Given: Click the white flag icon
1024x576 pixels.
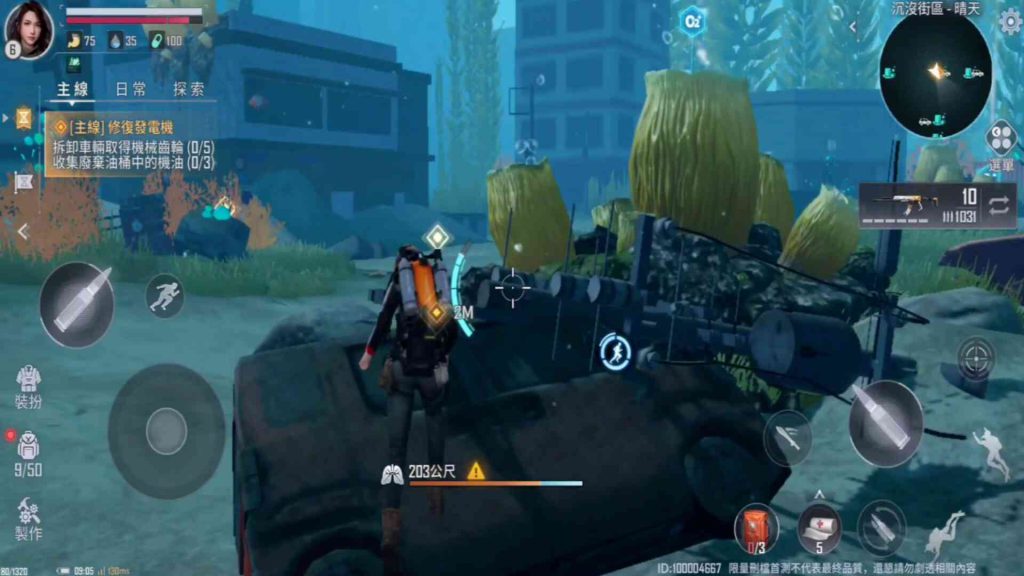Looking at the screenshot, I should coord(23,182).
